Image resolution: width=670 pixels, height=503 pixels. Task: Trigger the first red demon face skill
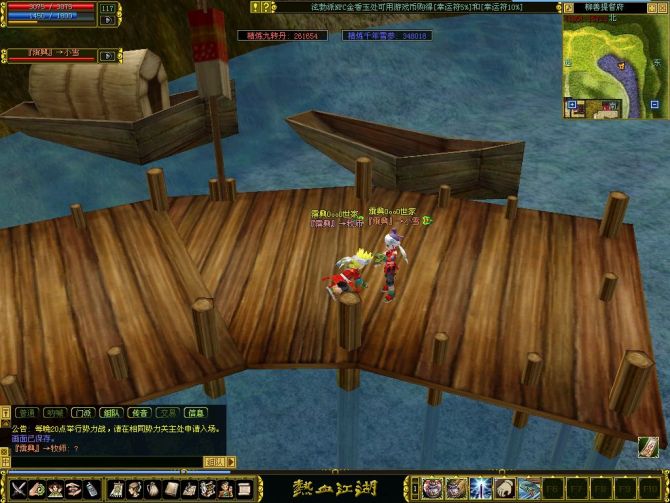tap(432, 489)
